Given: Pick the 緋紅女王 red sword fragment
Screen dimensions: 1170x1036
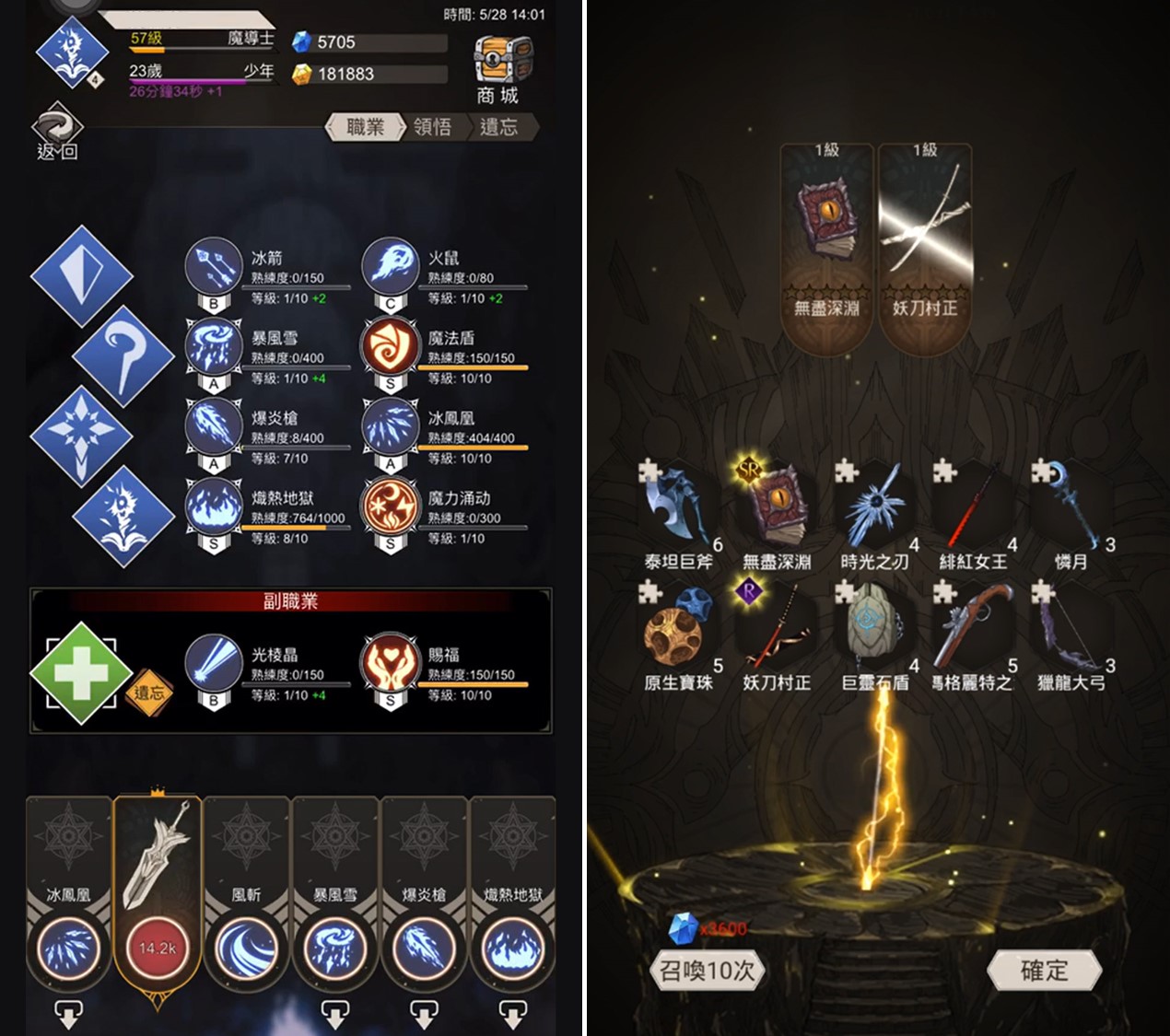Looking at the screenshot, I should point(972,511).
